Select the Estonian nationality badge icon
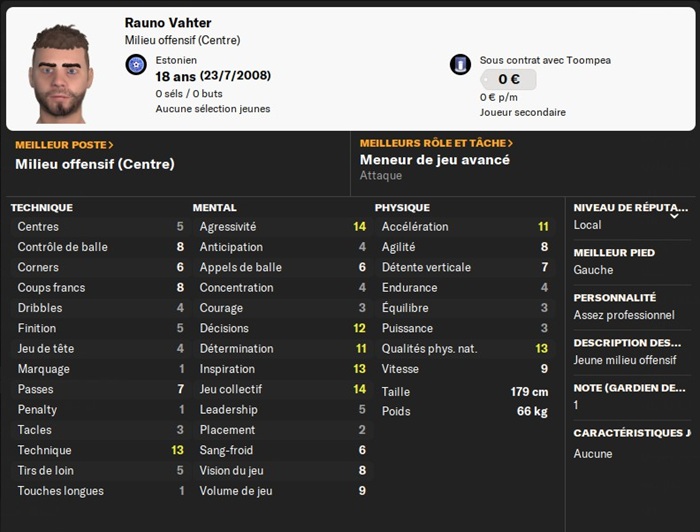Screen dimensions: 700x532 (136, 65)
